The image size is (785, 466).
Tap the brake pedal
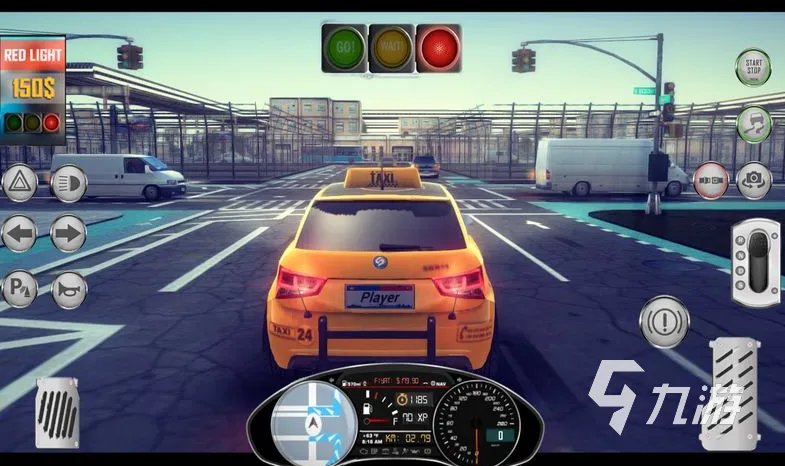coord(57,412)
